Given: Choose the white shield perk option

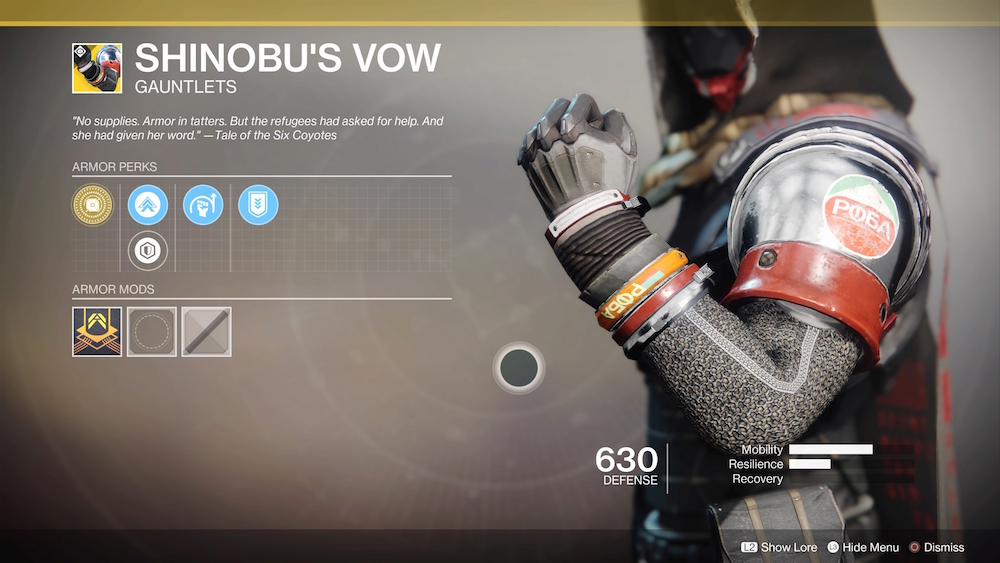Looking at the screenshot, I should click(148, 250).
